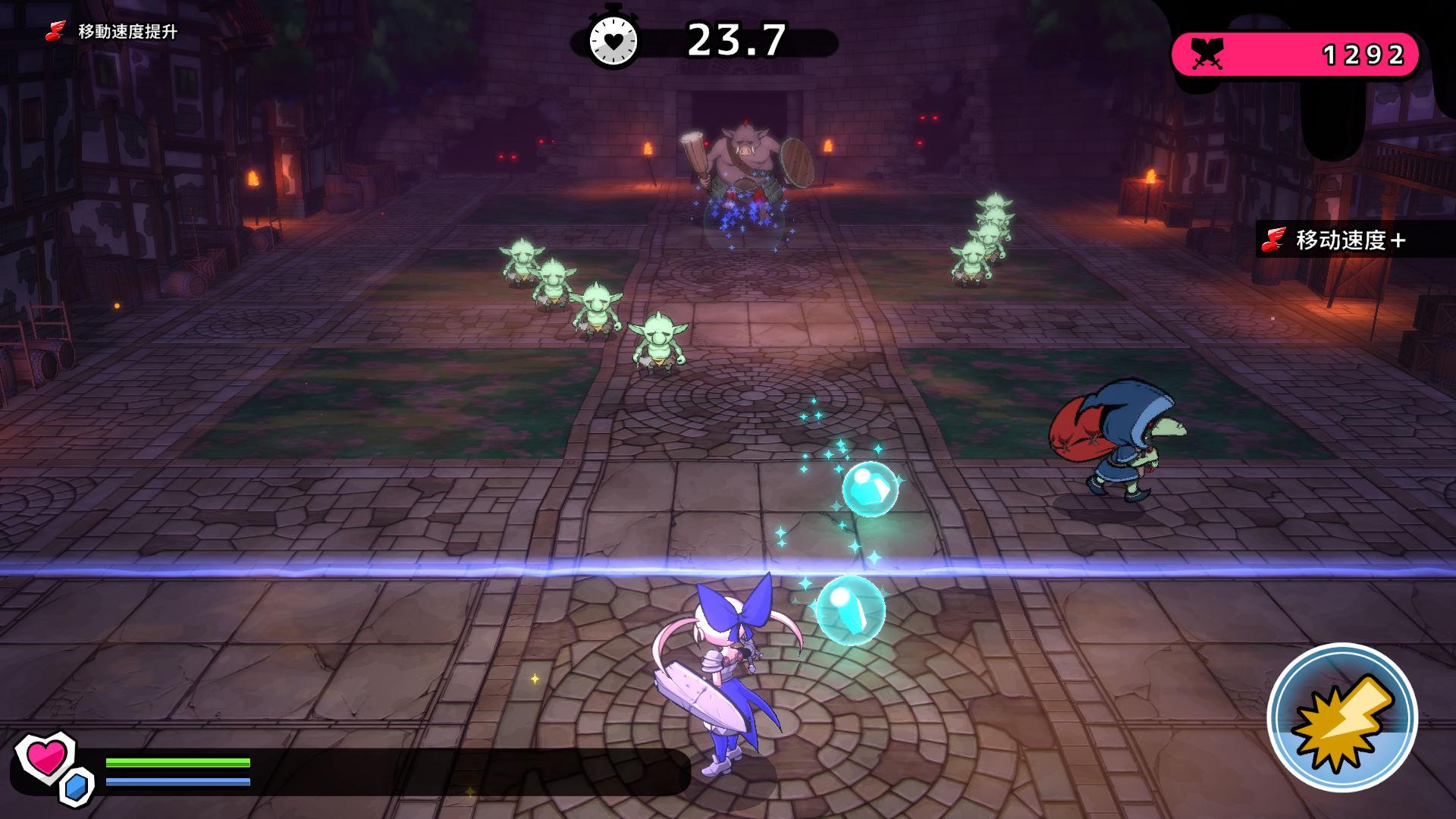Select the 移動速度提升 status buff icon

pyautogui.click(x=55, y=32)
